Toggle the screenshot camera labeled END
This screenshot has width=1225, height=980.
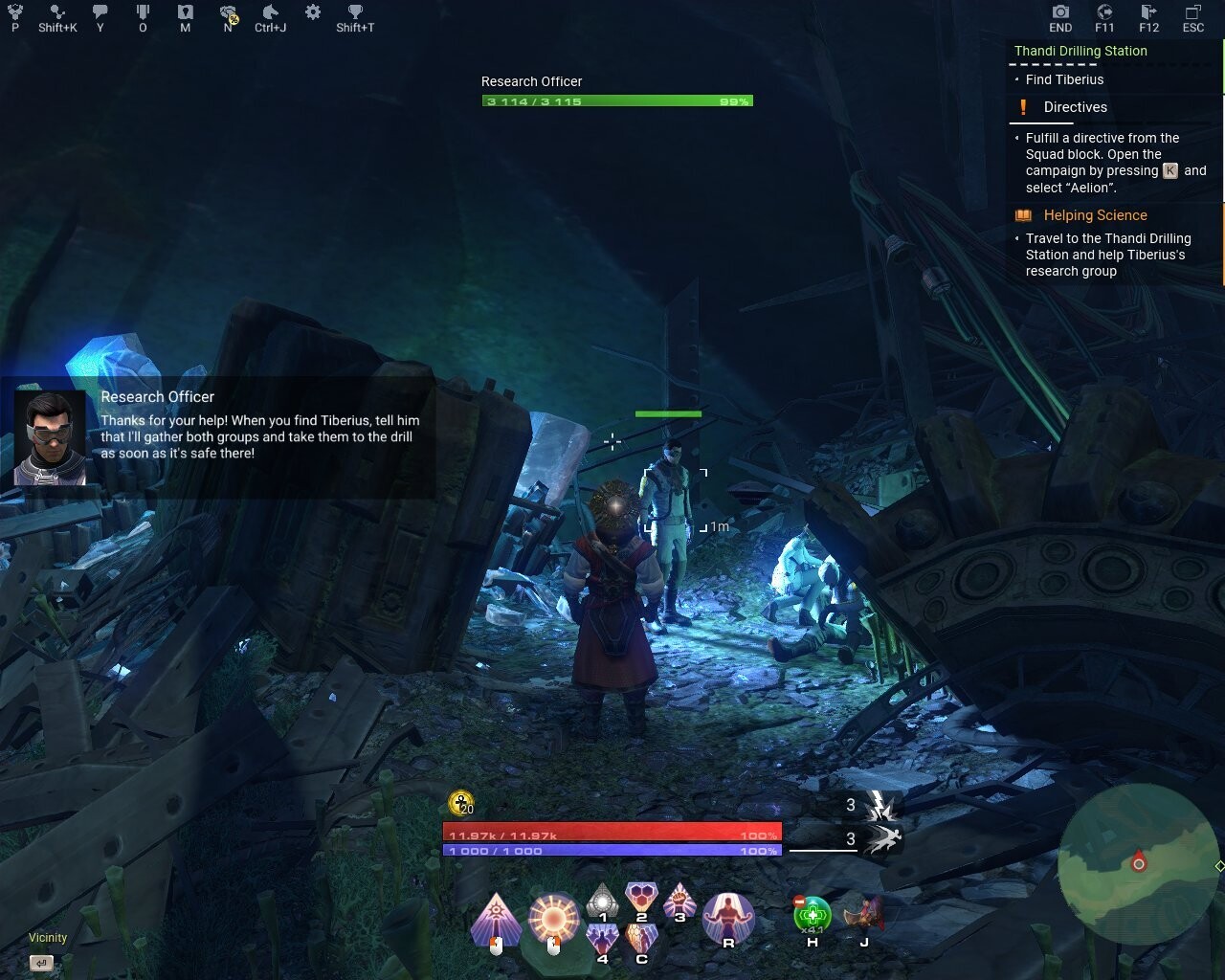[1060, 12]
